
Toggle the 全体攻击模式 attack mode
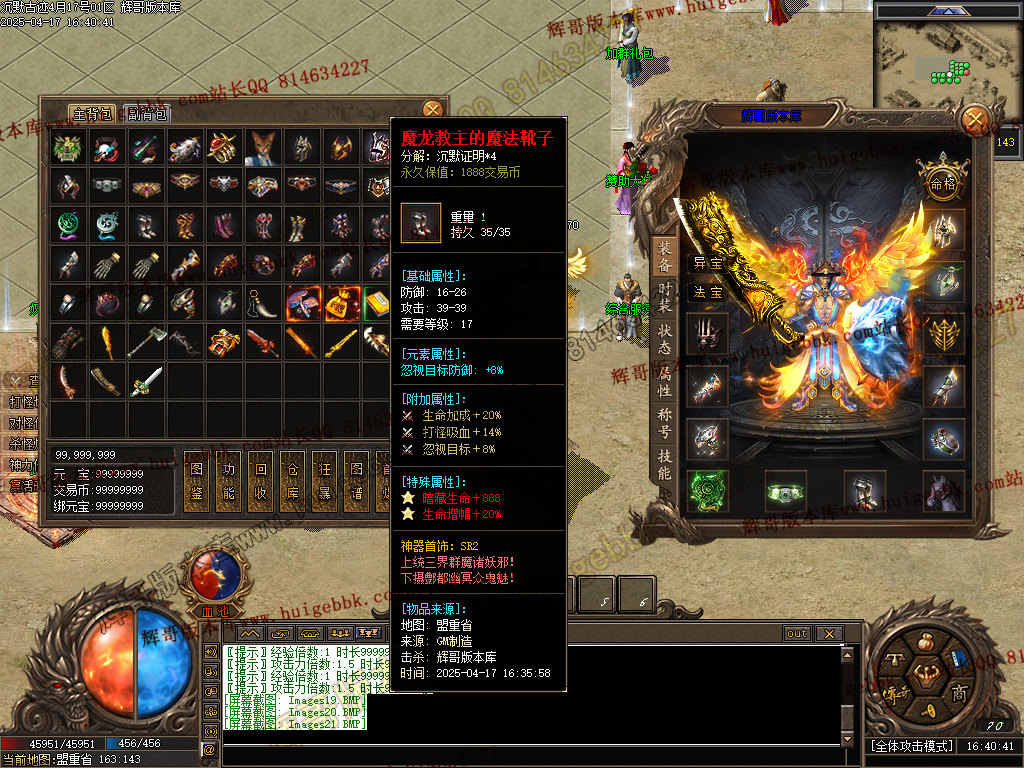[912, 746]
